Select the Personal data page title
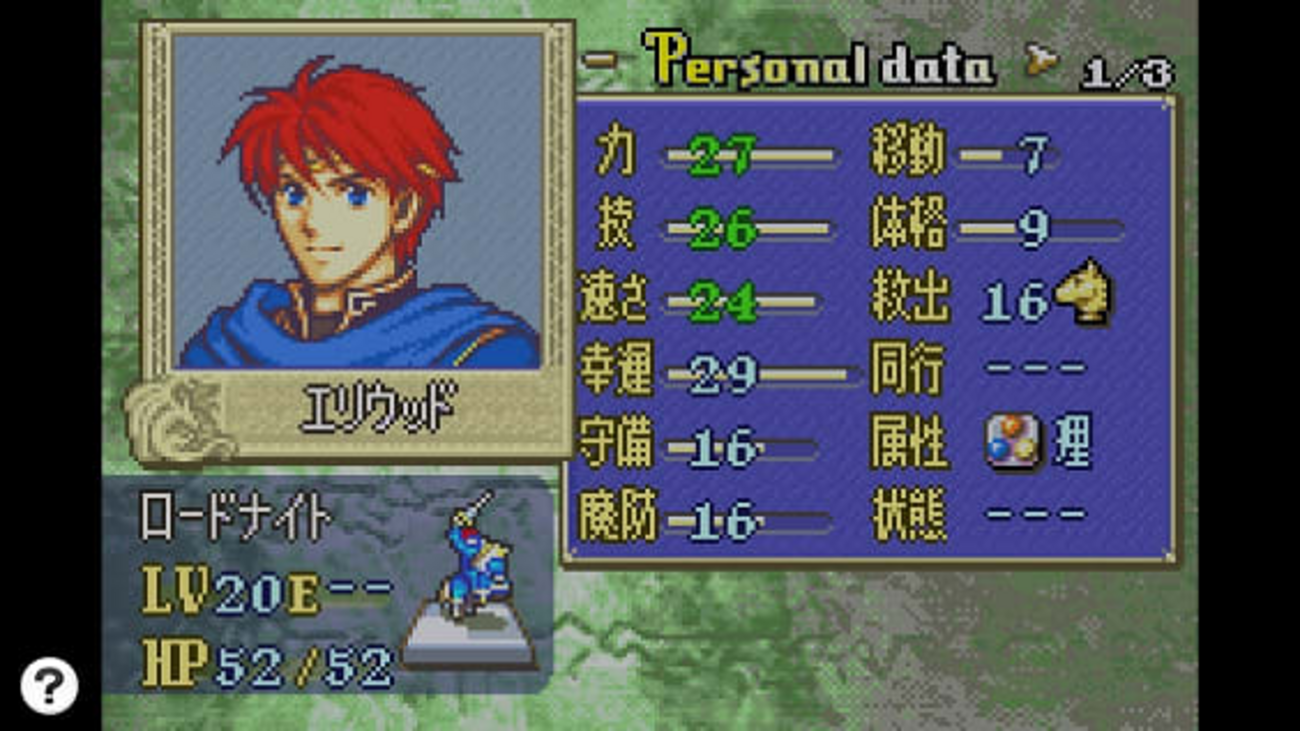 click(x=819, y=62)
